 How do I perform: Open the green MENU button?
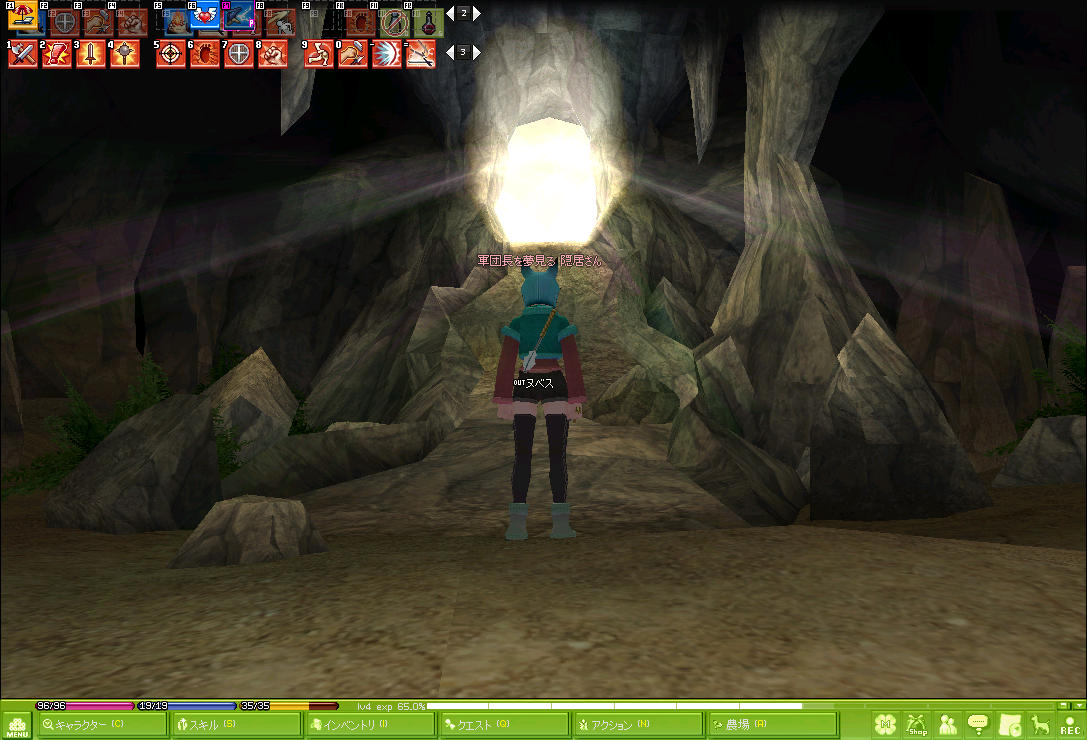(x=17, y=725)
